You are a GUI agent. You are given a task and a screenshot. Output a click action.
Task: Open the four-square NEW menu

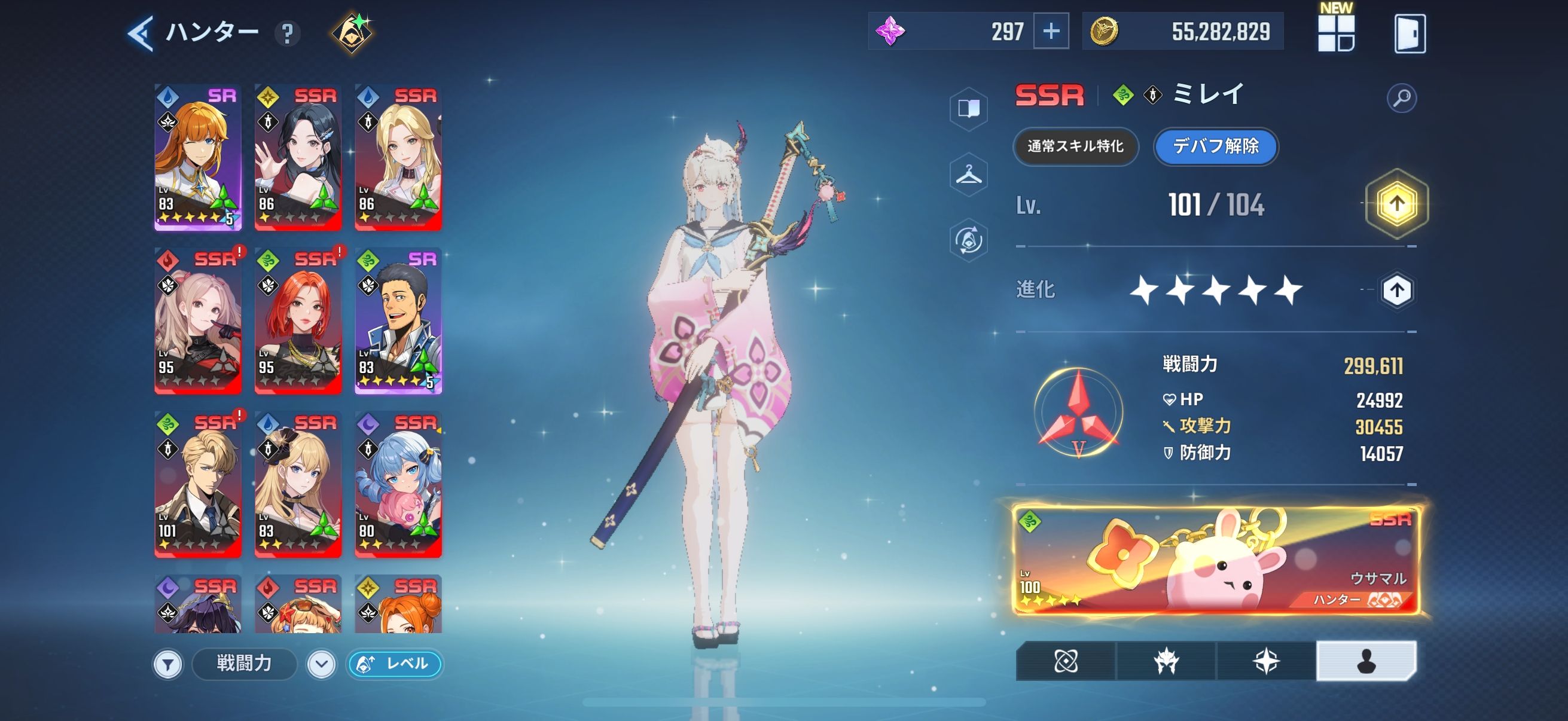[1335, 33]
